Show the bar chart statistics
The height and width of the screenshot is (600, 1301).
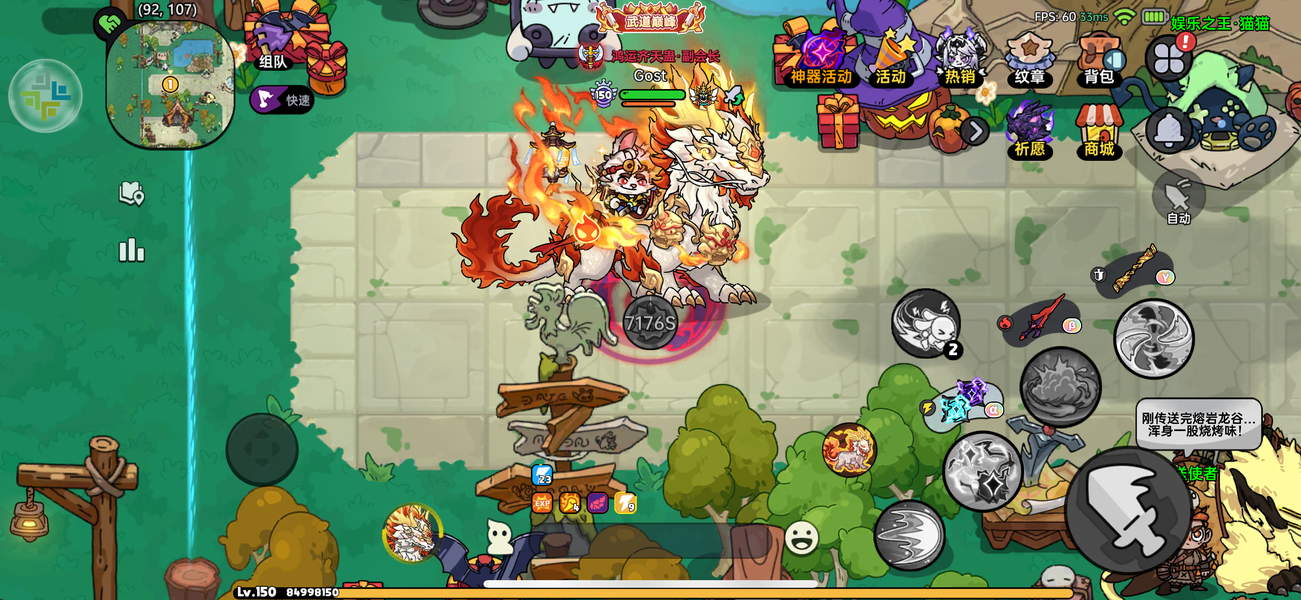tap(132, 250)
